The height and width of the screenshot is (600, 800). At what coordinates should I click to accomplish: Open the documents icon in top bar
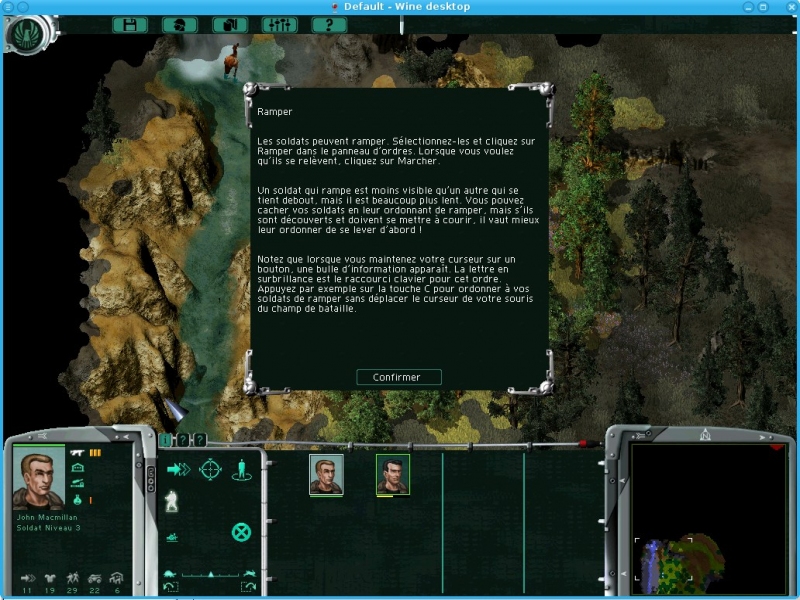[x=229, y=24]
